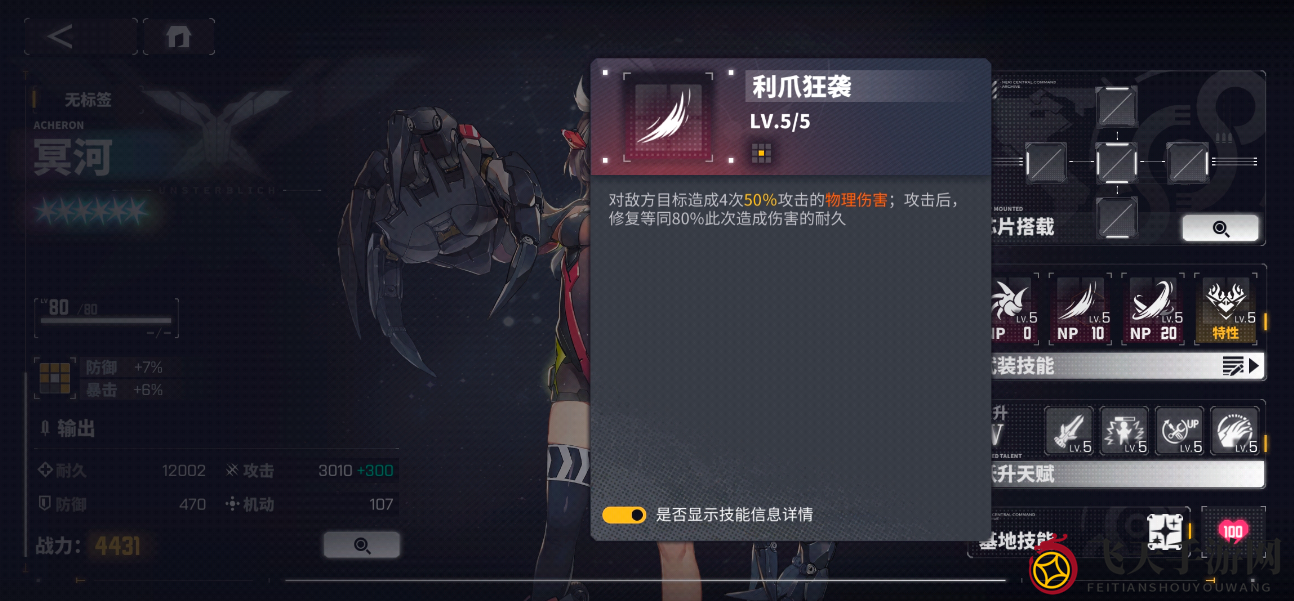This screenshot has height=601, width=1294.
Task: Return to the home screen
Action: click(x=179, y=37)
